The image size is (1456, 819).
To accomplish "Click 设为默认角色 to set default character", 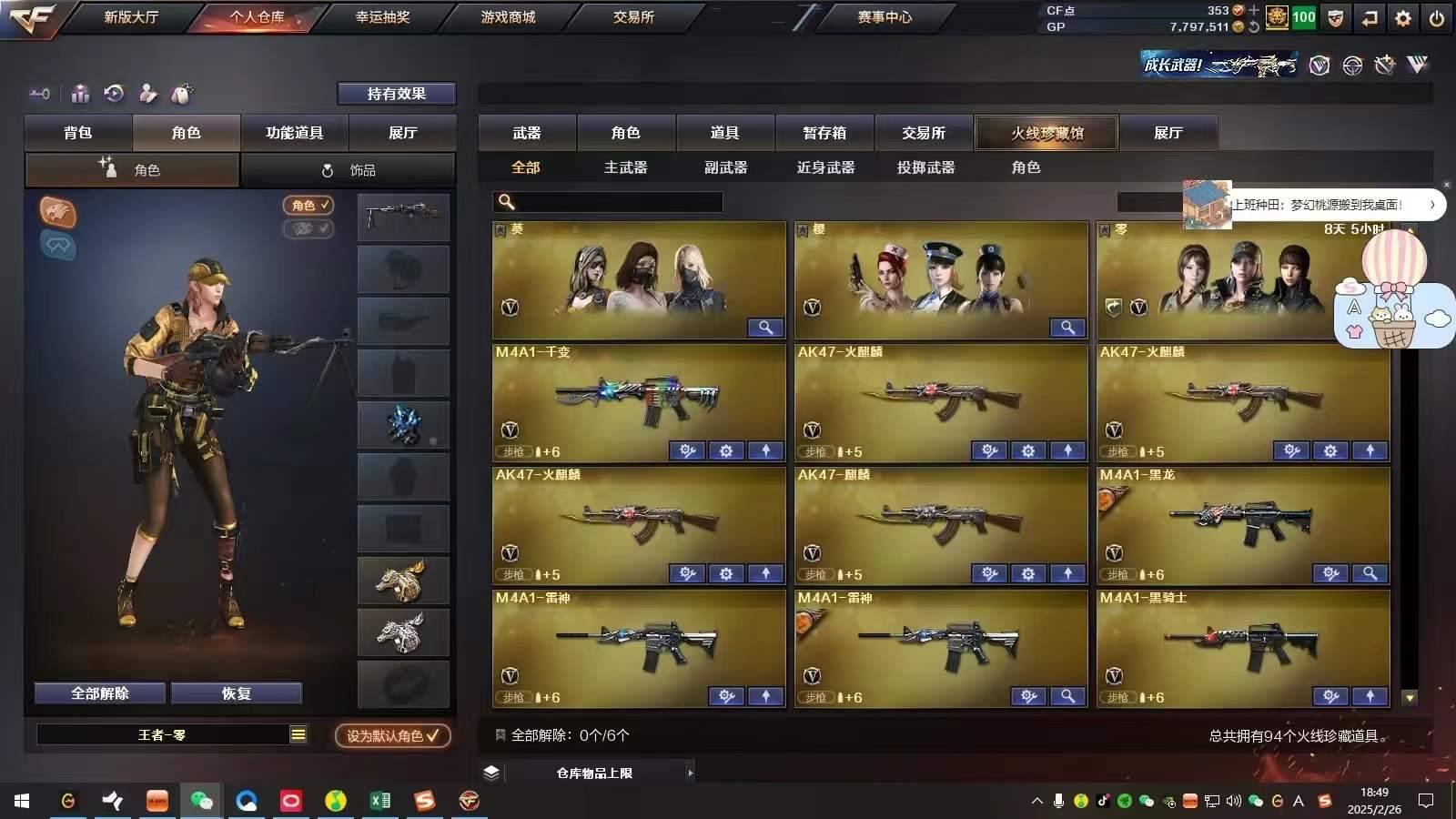I will click(393, 737).
